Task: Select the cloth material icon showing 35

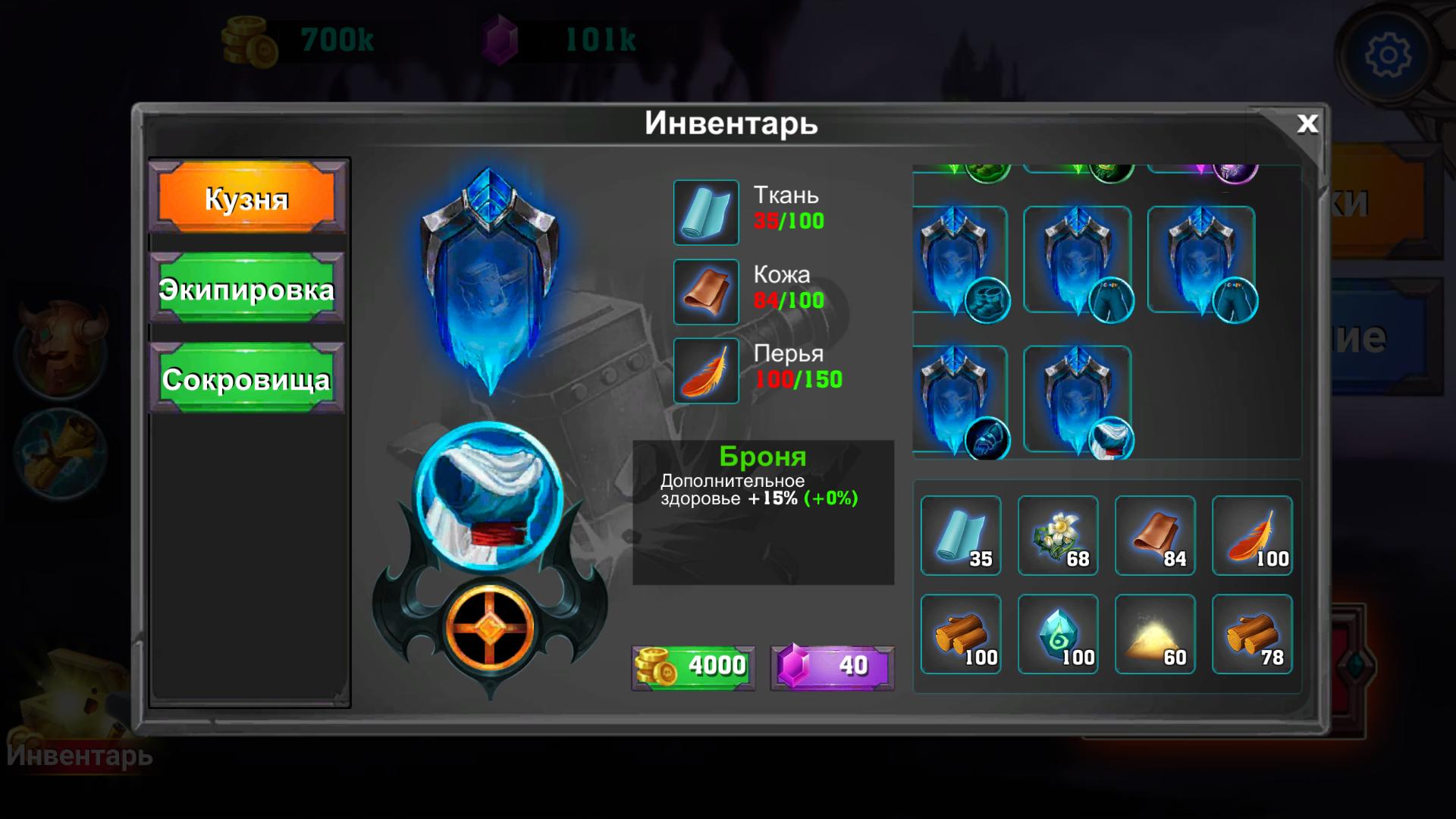Action: click(960, 536)
